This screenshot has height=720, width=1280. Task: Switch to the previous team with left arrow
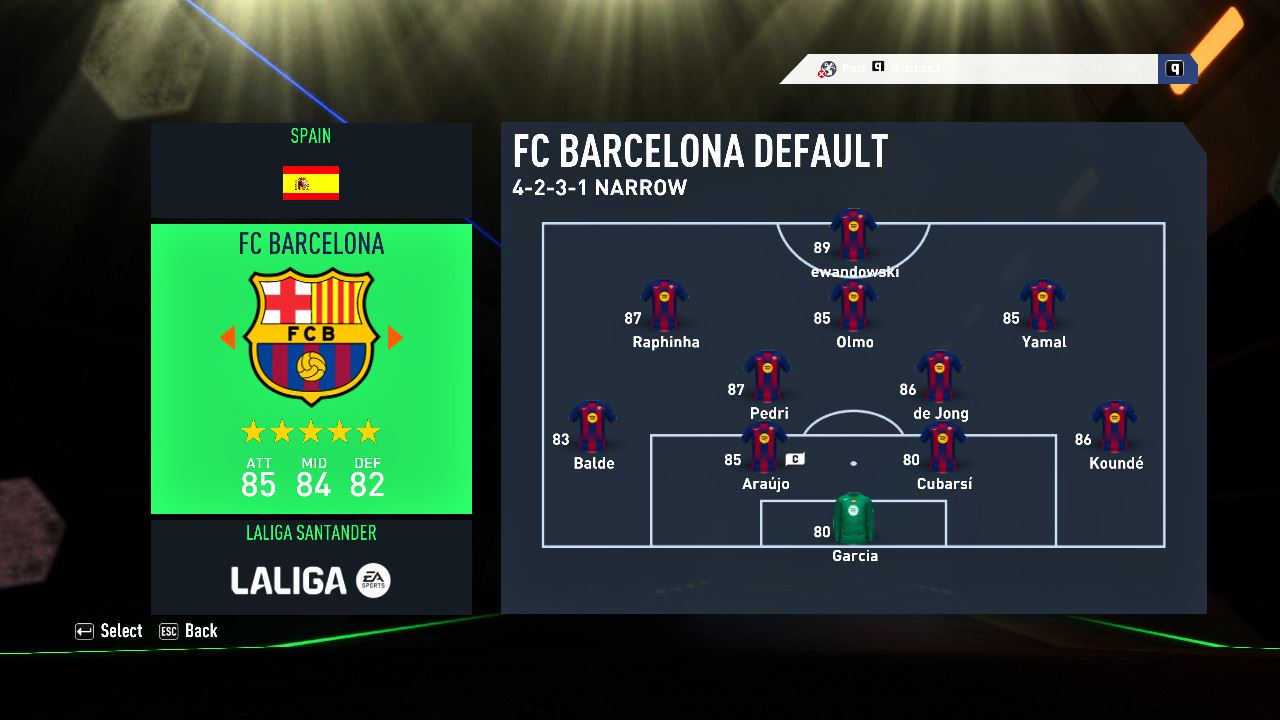point(227,338)
